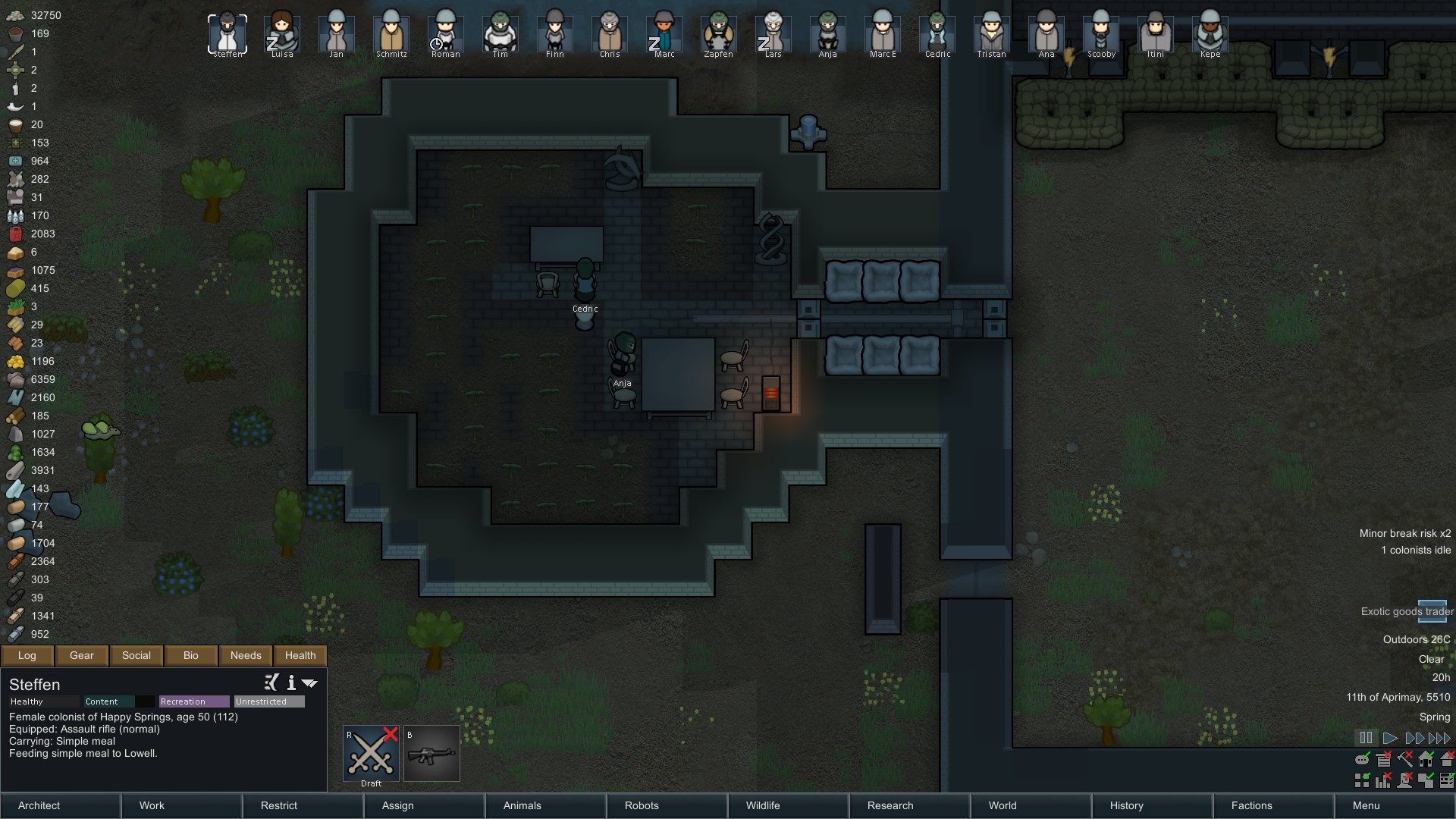Switch to Steffen's Health tab
This screenshot has width=1456, height=819.
[x=300, y=655]
